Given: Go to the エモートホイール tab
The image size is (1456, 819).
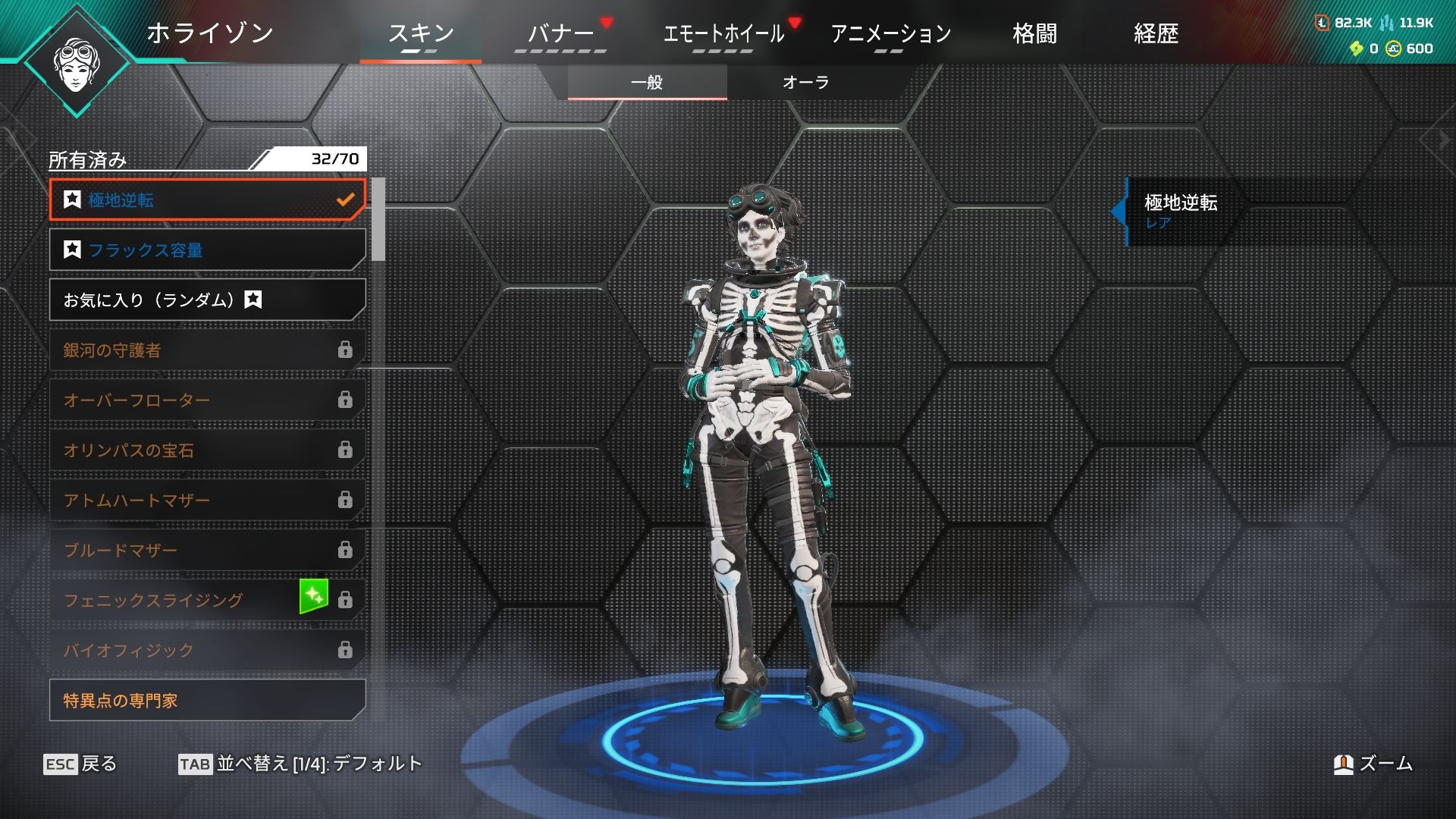Looking at the screenshot, I should coord(723,34).
